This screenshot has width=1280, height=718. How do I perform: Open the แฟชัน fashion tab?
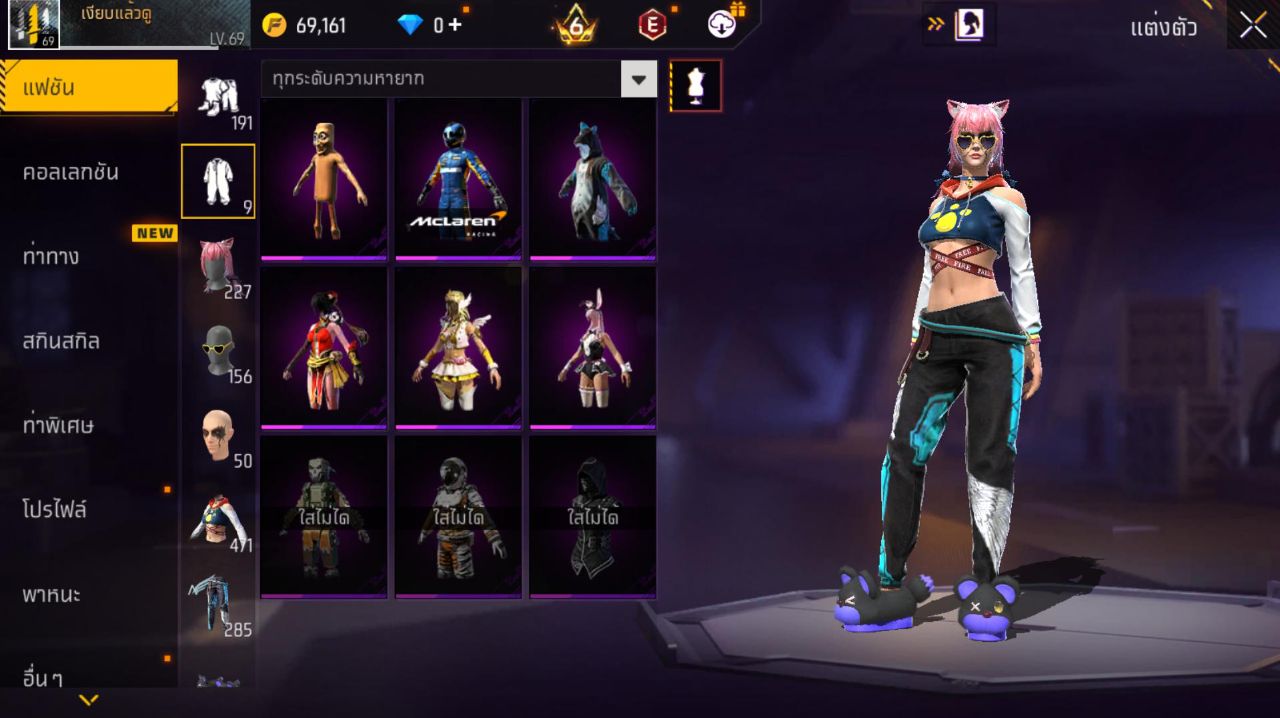pyautogui.click(x=88, y=87)
